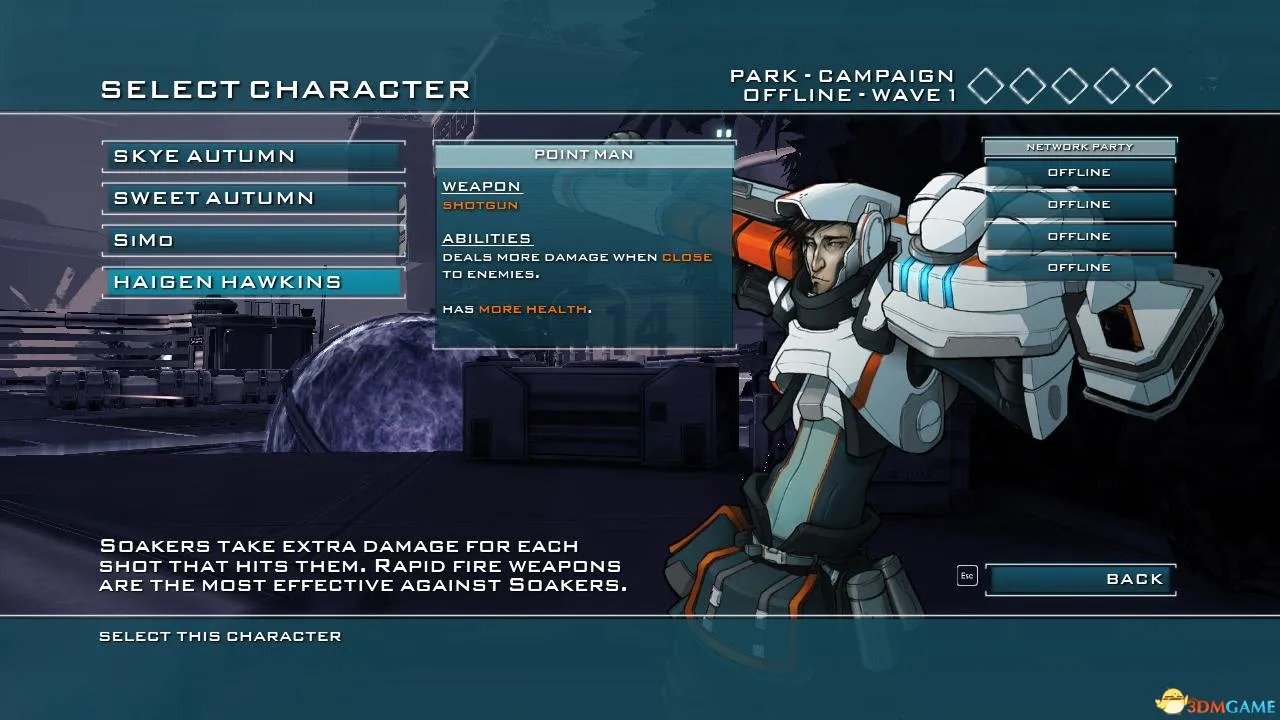Go back with the Back button
This screenshot has height=720, width=1280.
tap(1080, 579)
